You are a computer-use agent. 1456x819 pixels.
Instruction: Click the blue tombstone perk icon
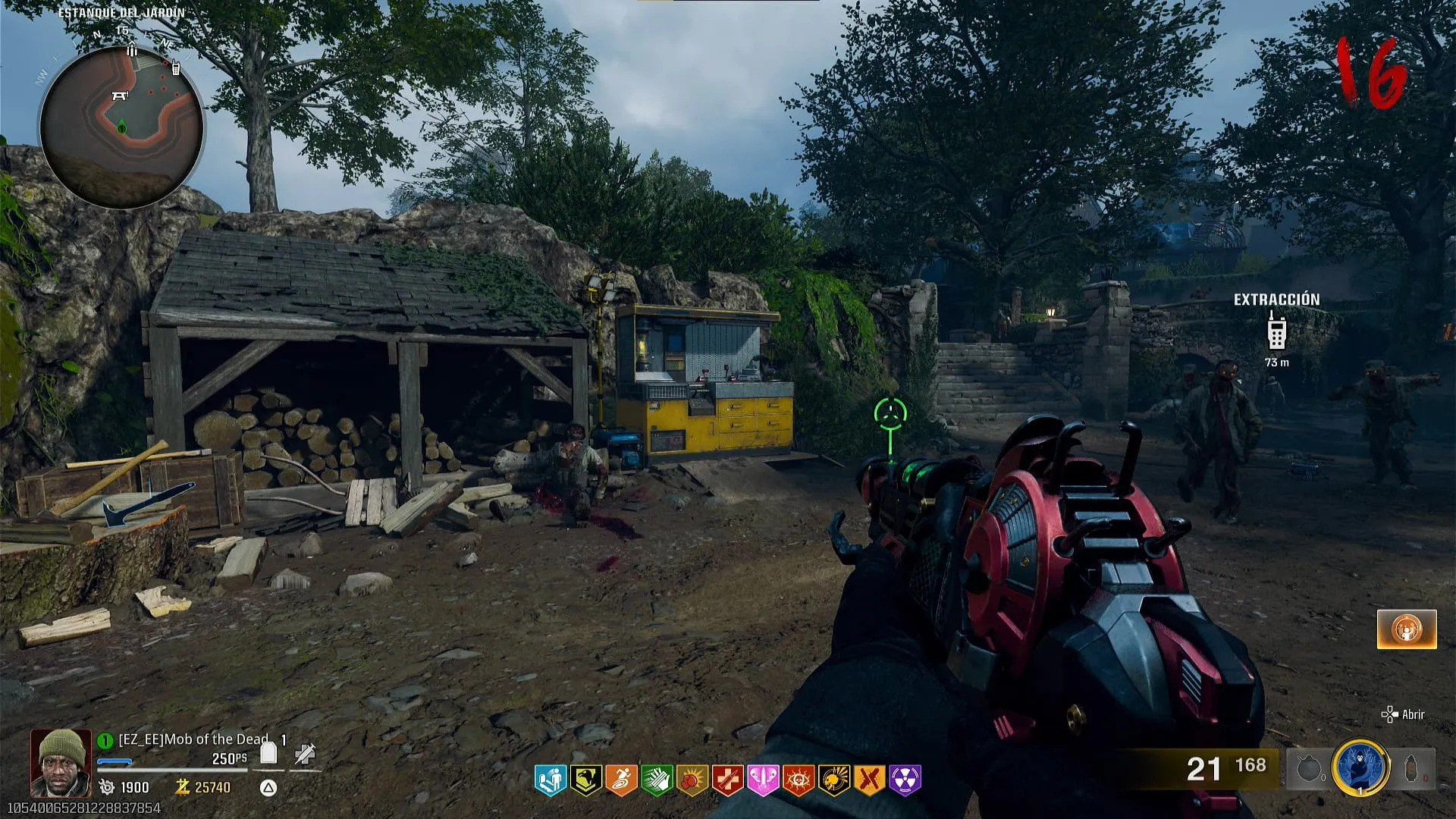(x=551, y=780)
